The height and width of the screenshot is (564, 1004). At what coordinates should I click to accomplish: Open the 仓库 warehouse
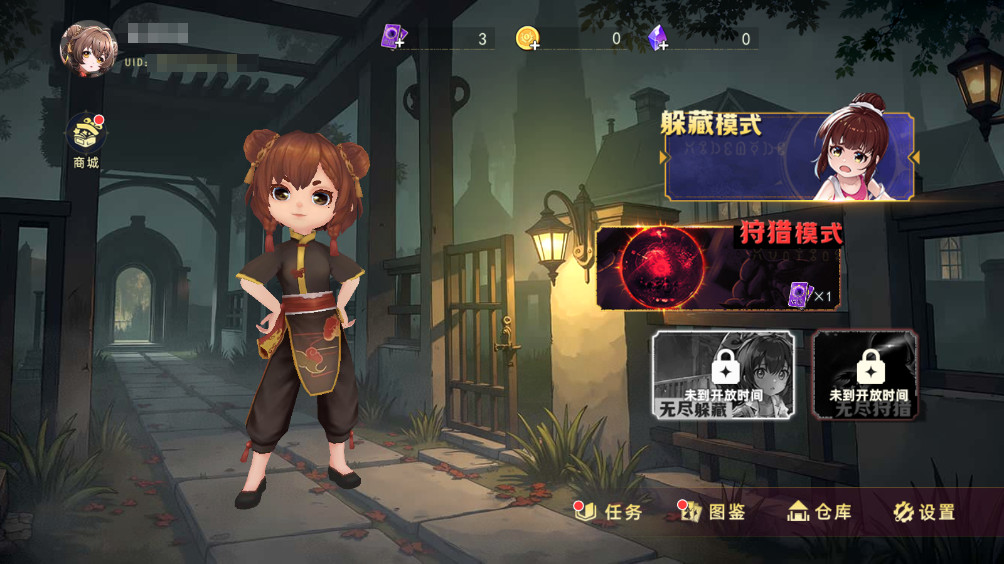coord(820,512)
